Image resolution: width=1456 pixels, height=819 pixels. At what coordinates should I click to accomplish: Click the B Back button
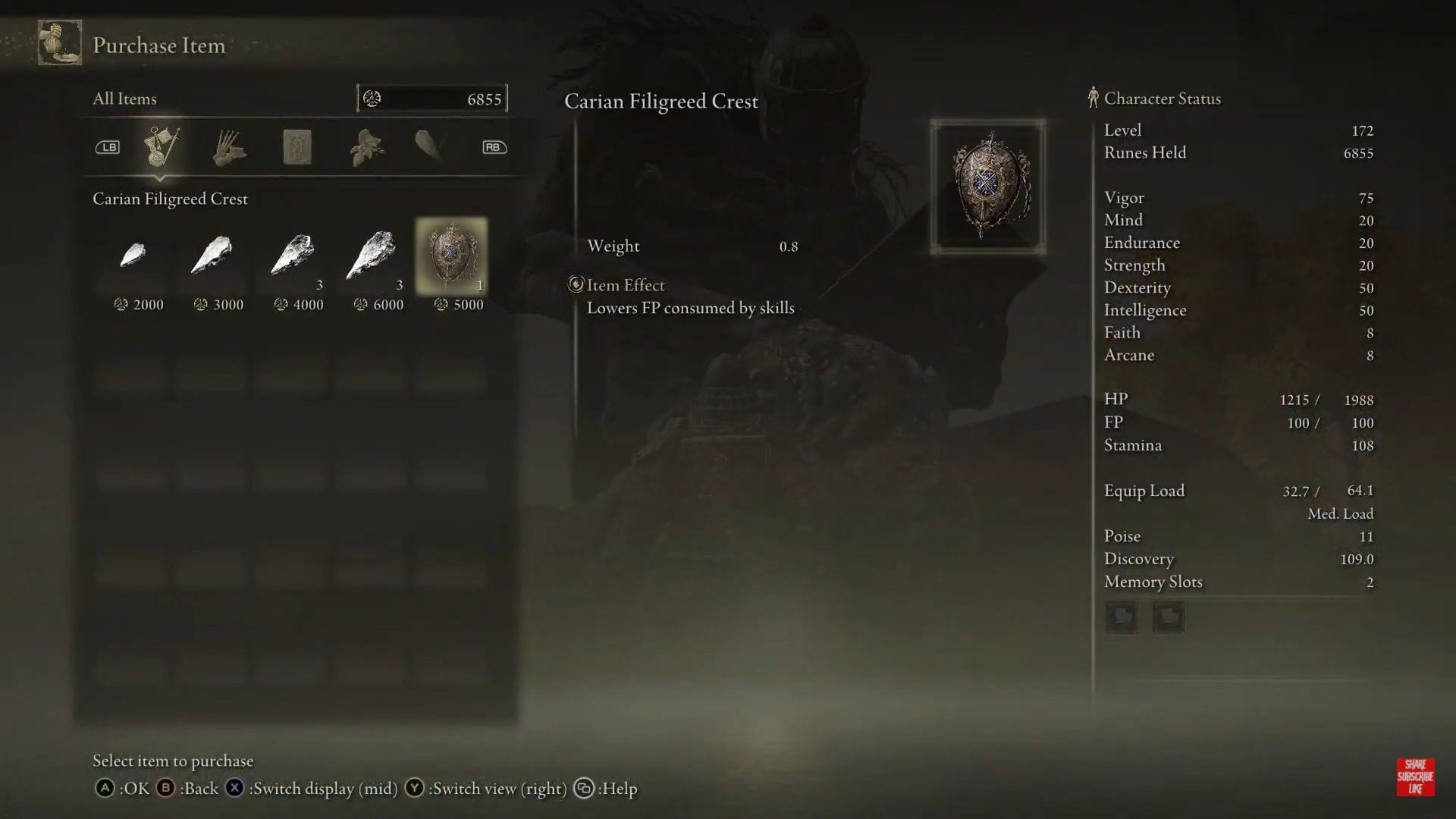tap(165, 789)
